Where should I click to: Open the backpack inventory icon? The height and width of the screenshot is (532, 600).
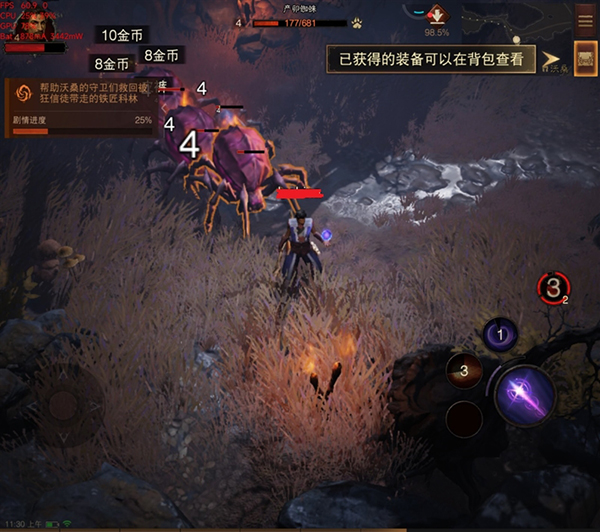coord(585,58)
